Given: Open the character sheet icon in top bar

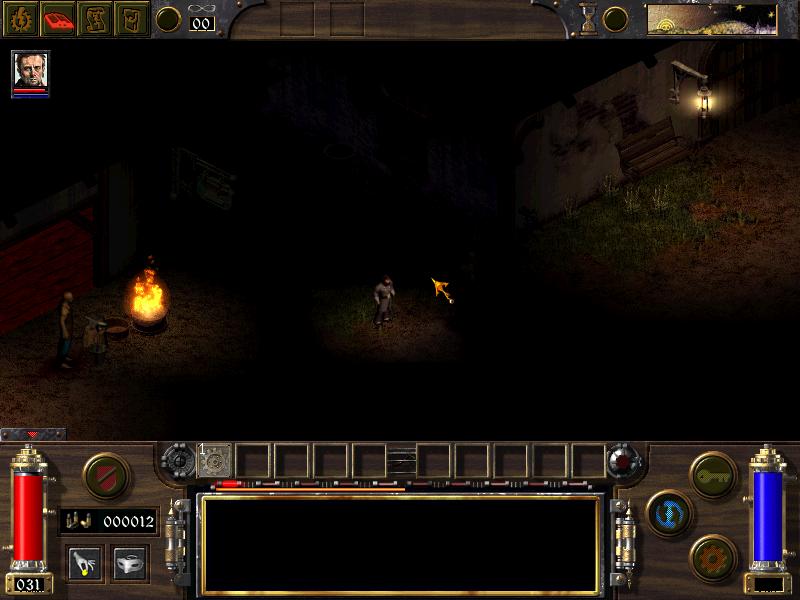Looking at the screenshot, I should (21, 19).
